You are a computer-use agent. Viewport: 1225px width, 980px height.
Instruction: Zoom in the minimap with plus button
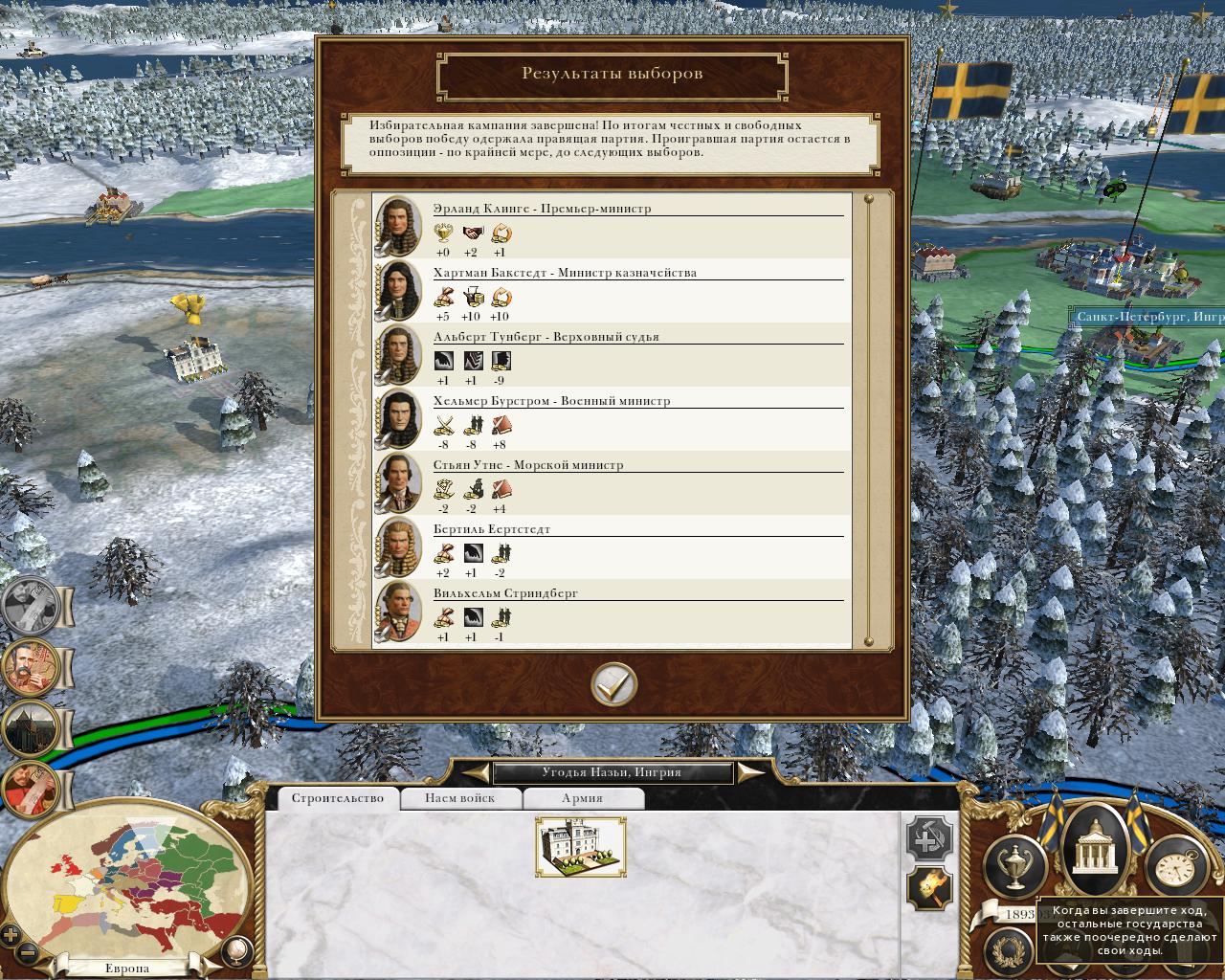tap(11, 935)
